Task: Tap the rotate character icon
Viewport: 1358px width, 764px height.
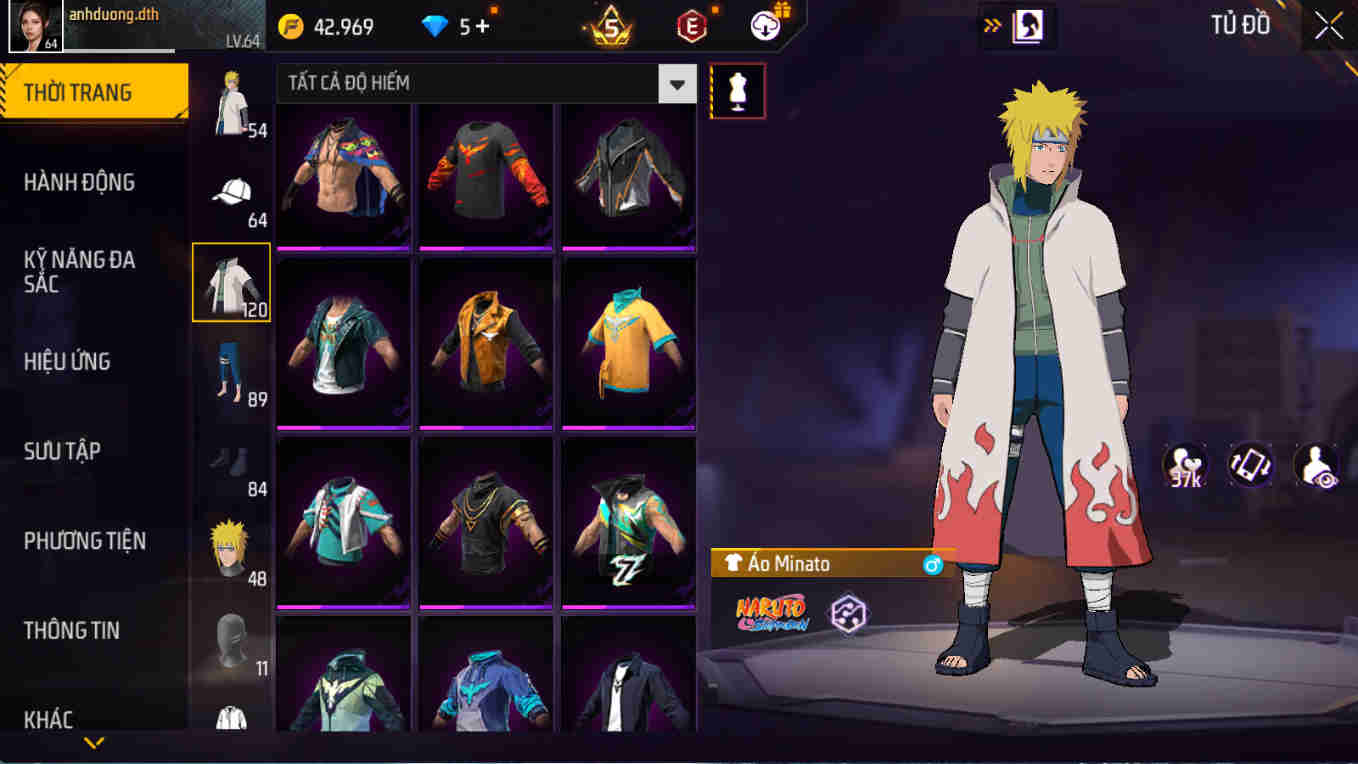Action: [x=1252, y=464]
